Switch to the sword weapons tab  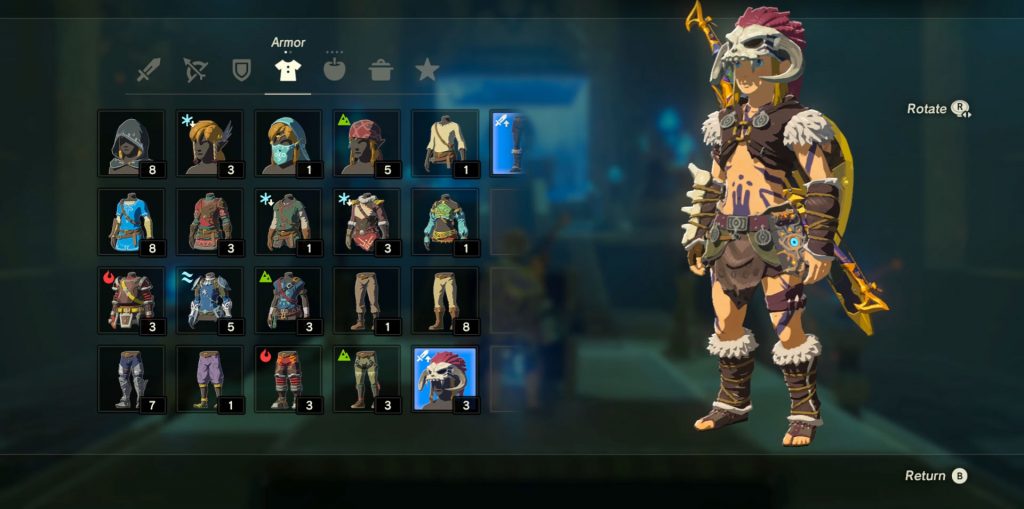149,71
